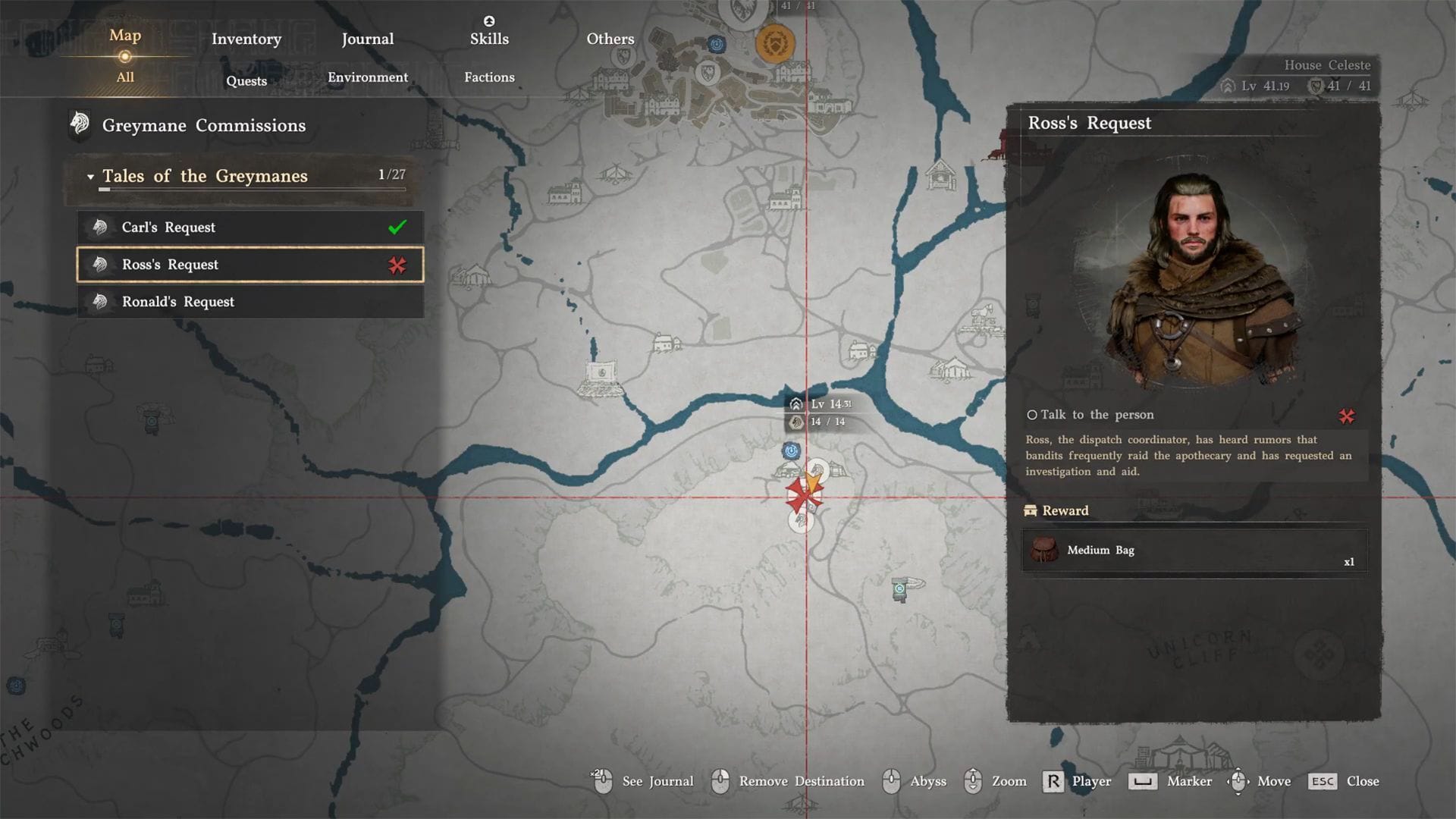This screenshot has height=819, width=1456.
Task: Click the green checkmark on Carl's Request
Action: click(397, 227)
